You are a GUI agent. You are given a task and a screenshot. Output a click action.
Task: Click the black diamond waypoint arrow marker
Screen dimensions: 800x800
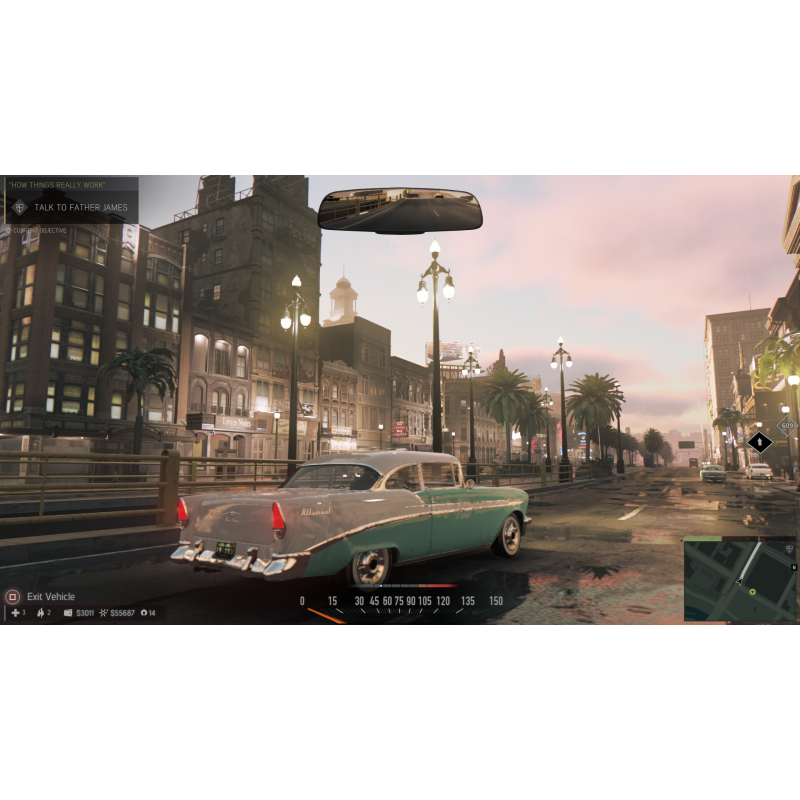coord(760,441)
